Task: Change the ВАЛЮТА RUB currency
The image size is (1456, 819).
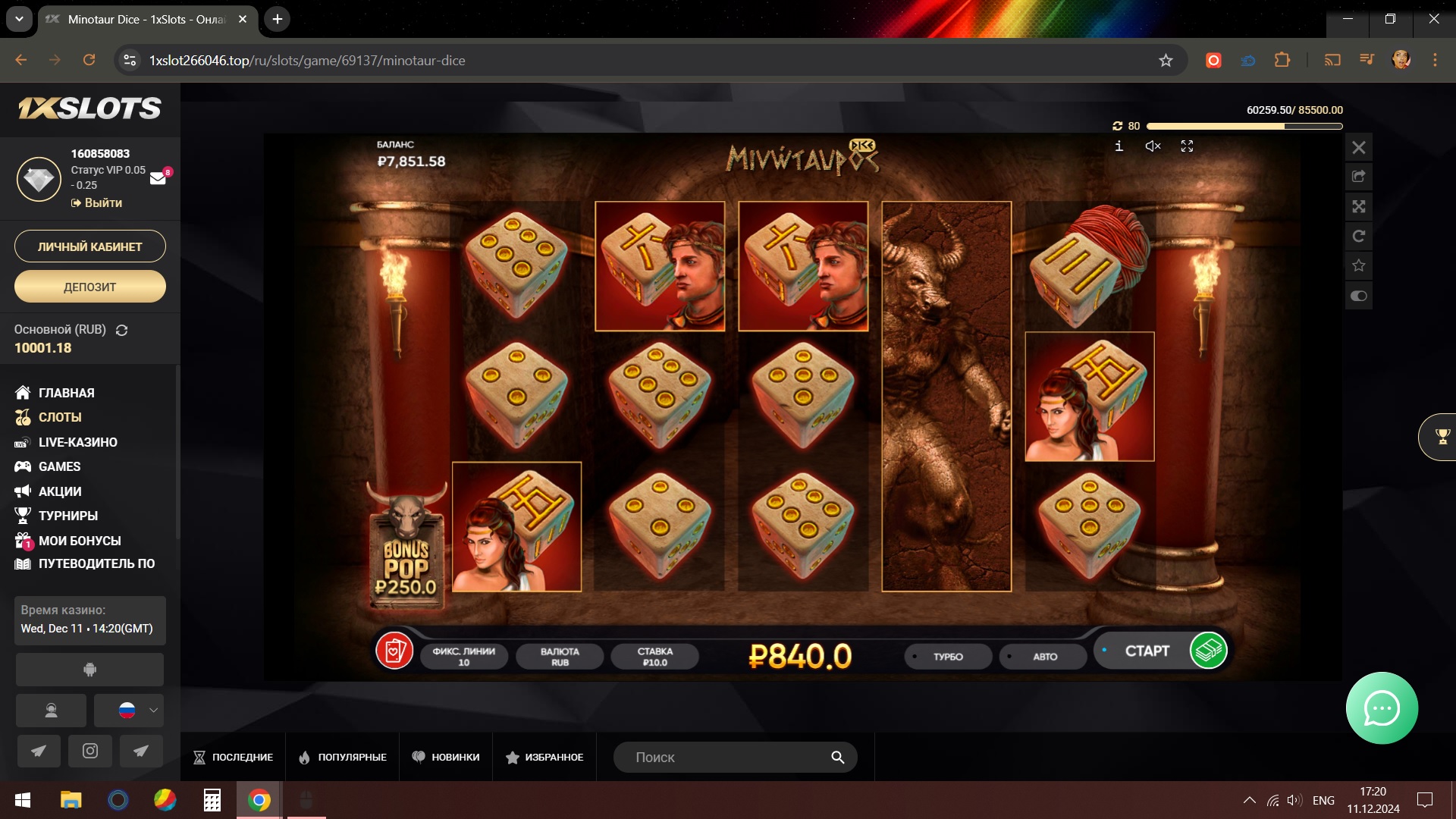Action: click(560, 657)
